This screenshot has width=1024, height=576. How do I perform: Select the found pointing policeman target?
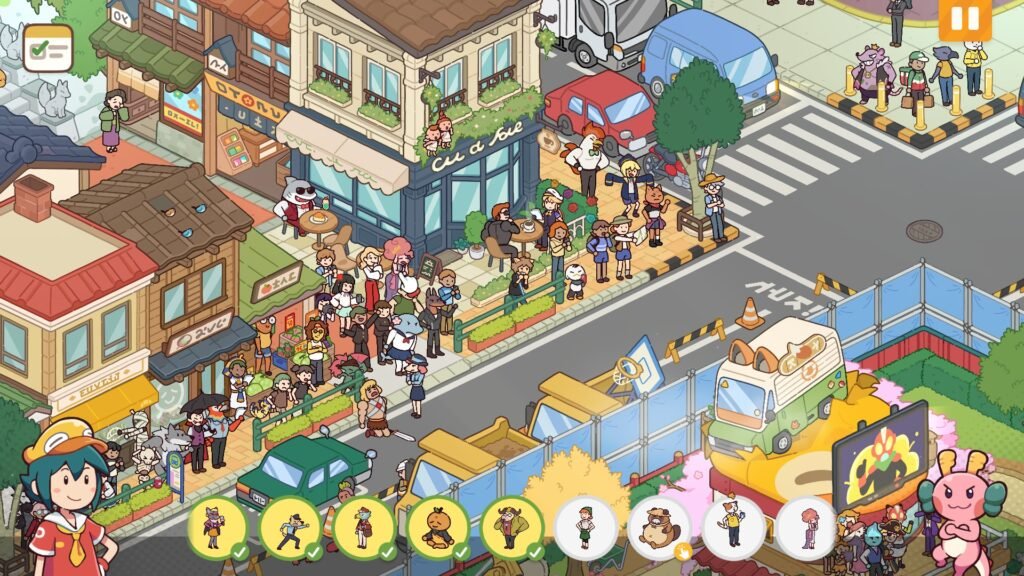(290, 527)
